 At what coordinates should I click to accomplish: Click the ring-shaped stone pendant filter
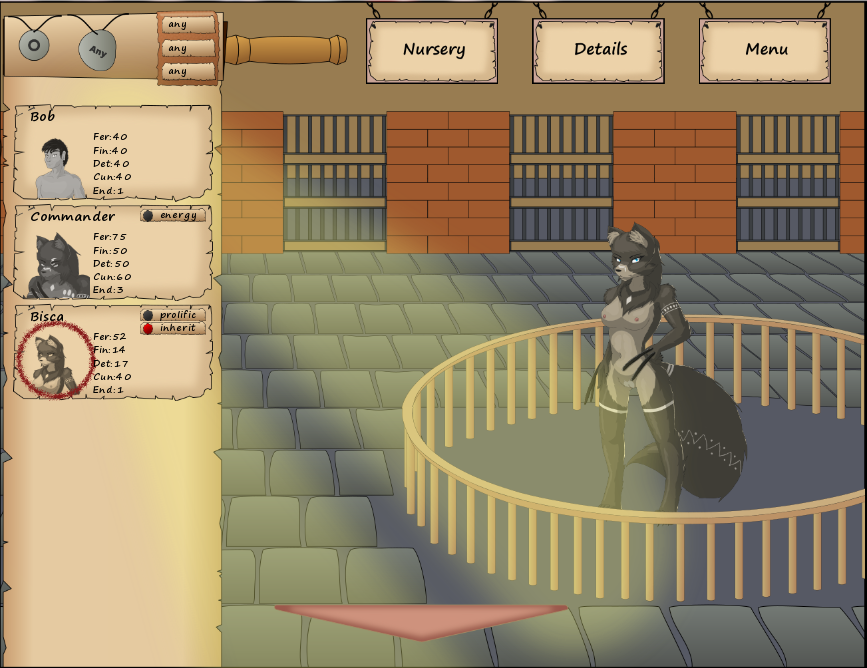tap(36, 44)
